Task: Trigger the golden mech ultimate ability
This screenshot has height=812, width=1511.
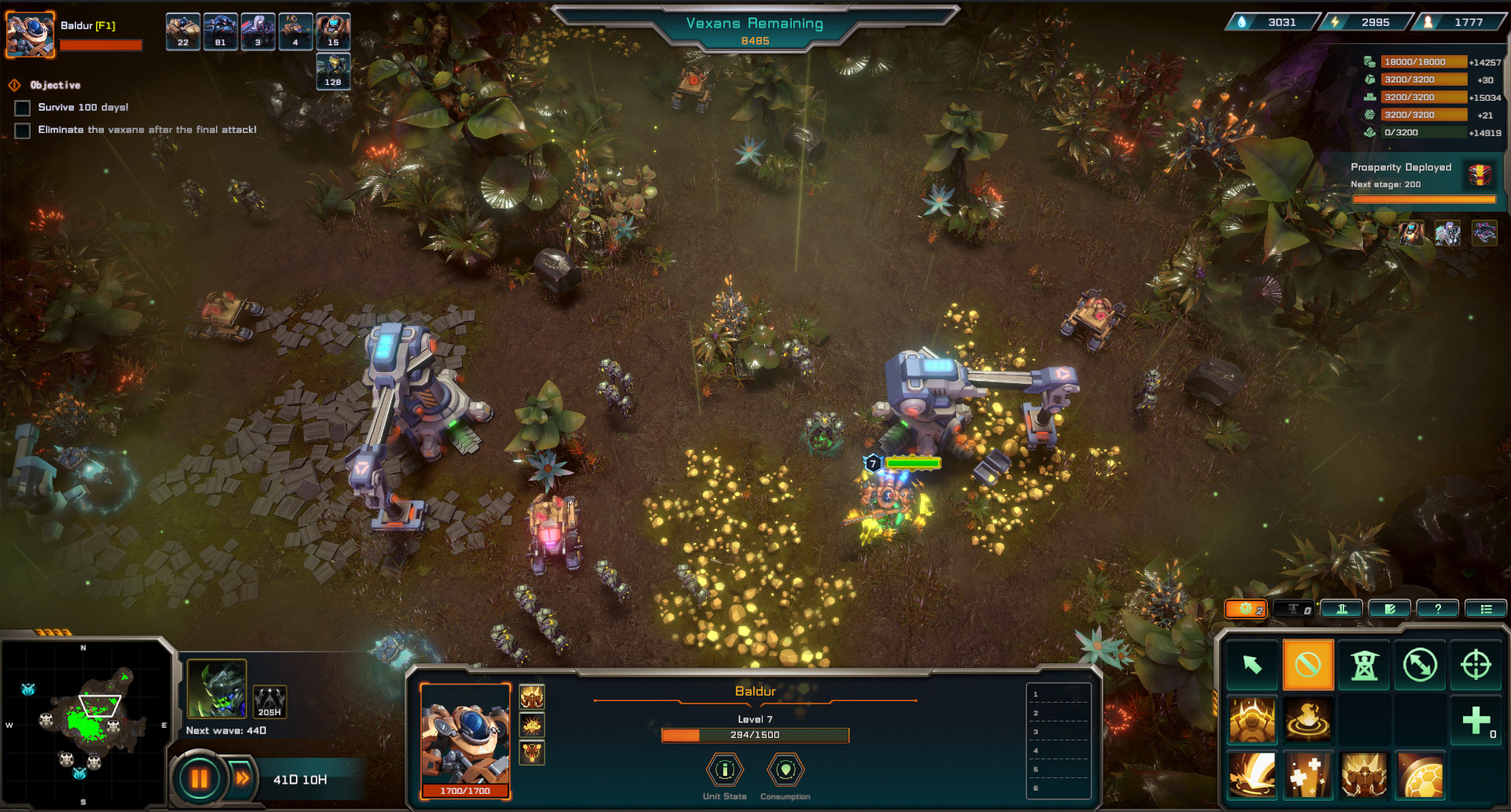Action: (x=1363, y=776)
